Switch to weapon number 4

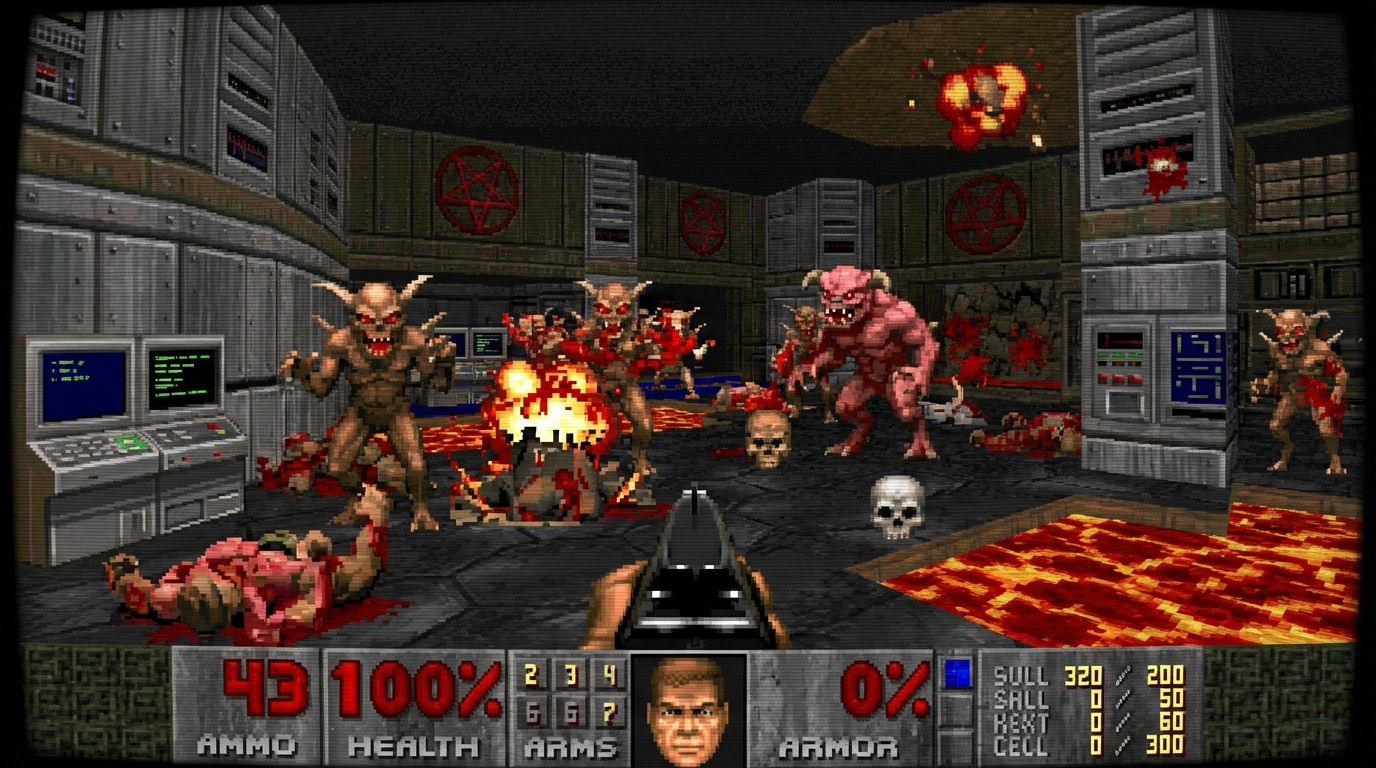coord(610,677)
